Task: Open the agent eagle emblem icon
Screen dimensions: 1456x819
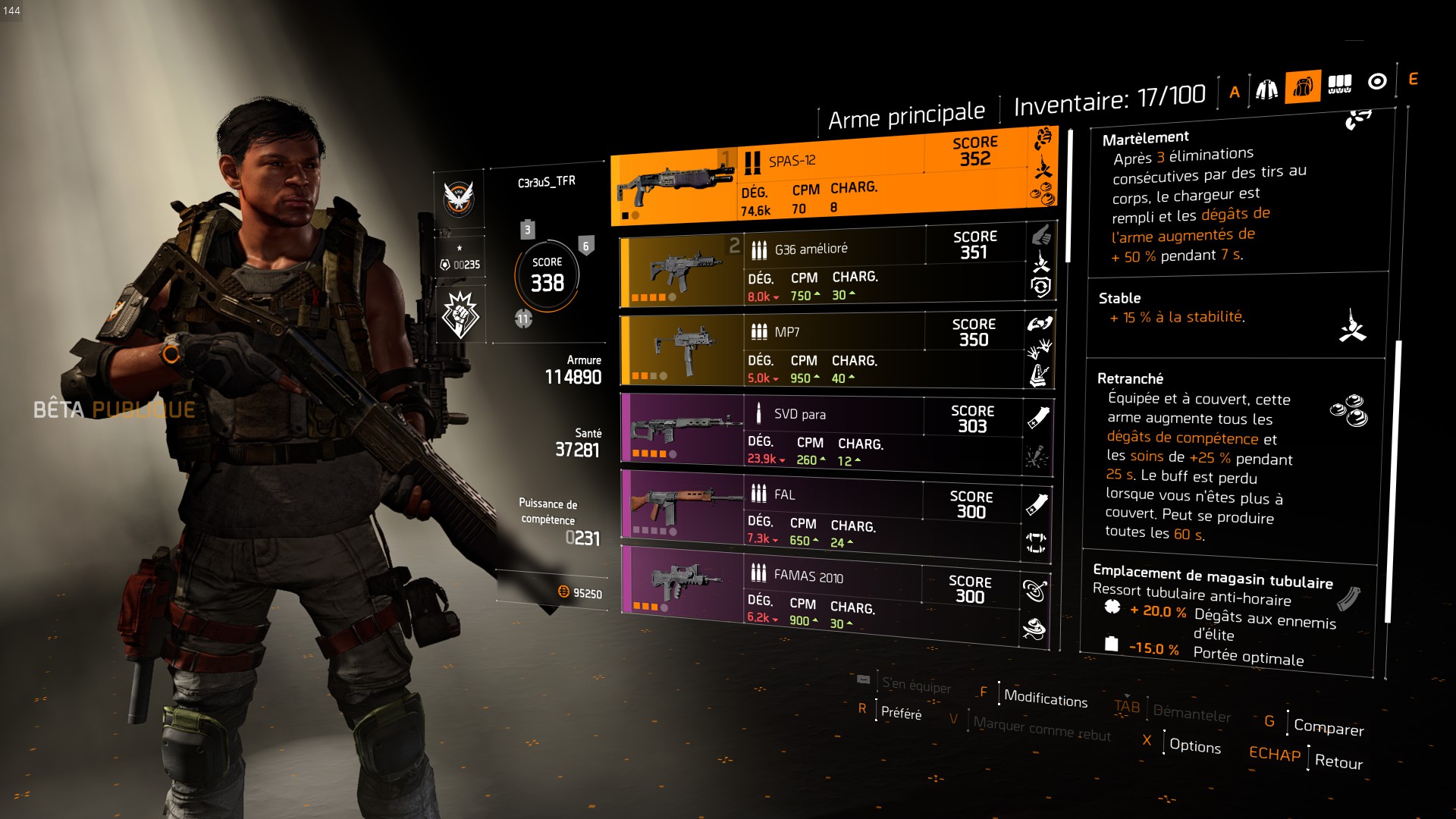Action: (459, 198)
